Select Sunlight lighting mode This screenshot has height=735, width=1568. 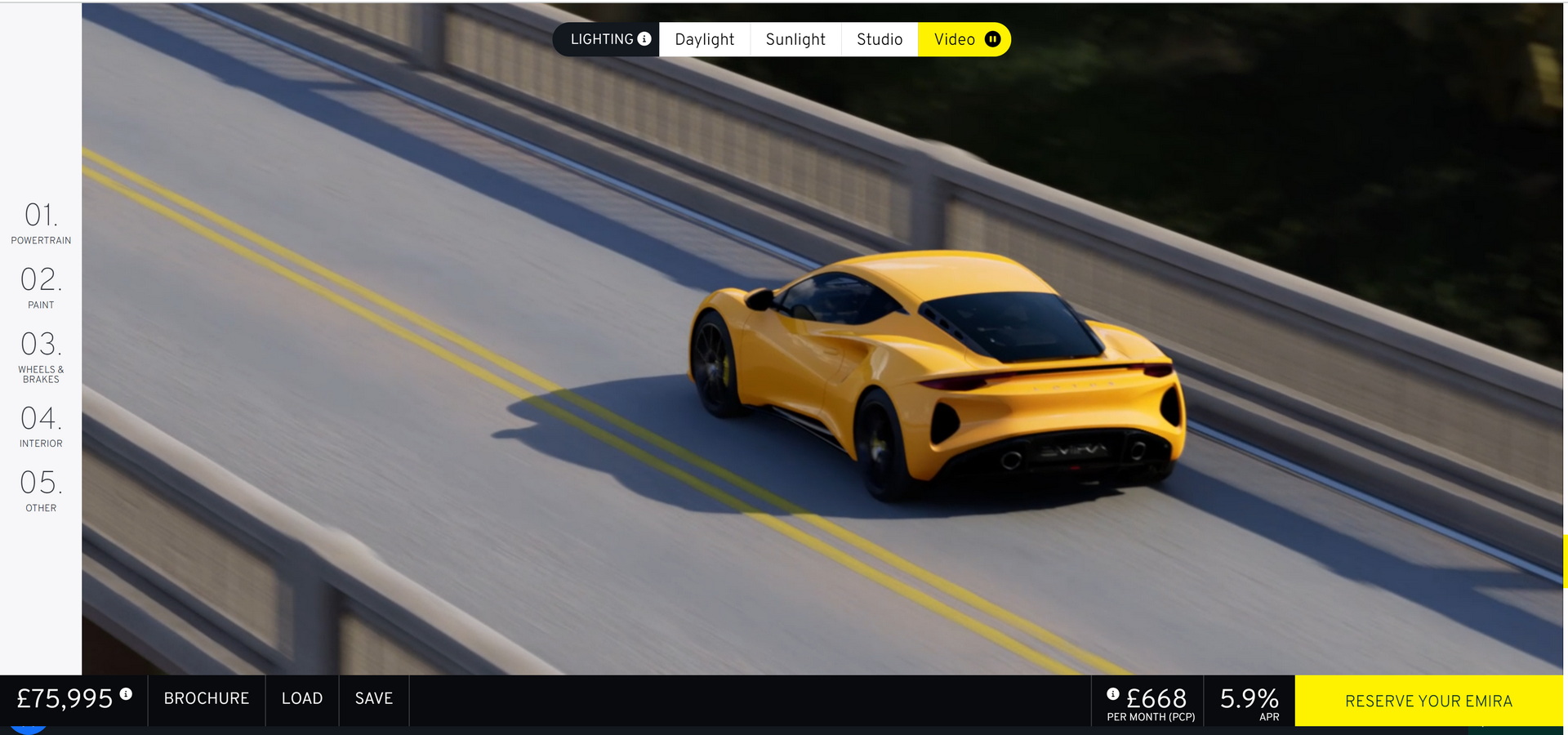[x=795, y=38]
